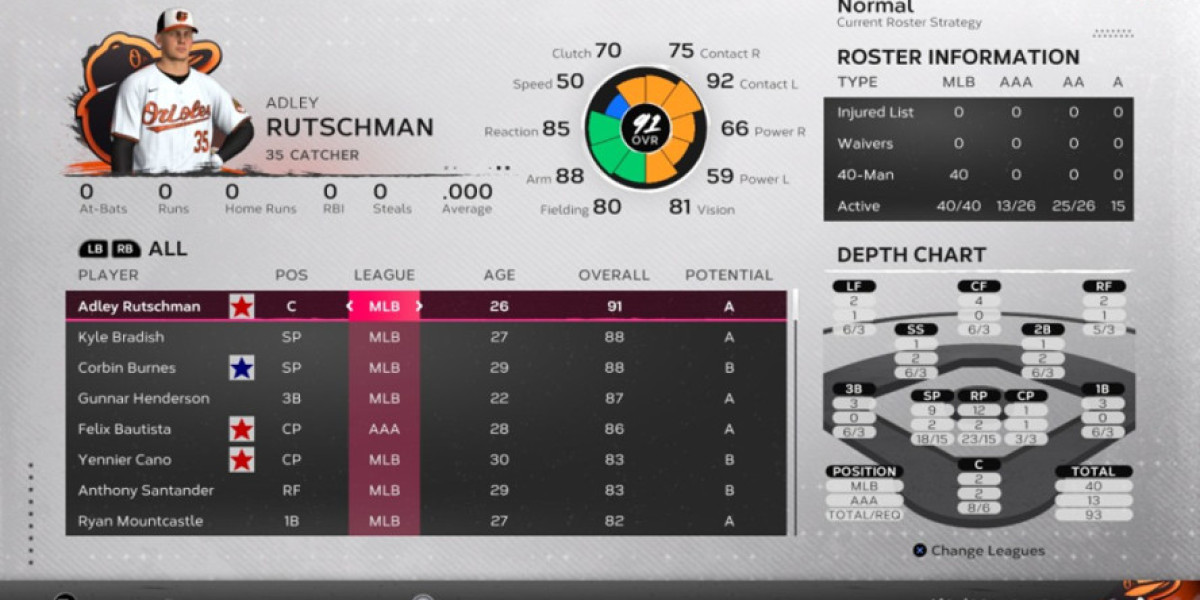1200x600 pixels.
Task: Pick Ryan Mountcastle in the roster
Action: pos(140,521)
